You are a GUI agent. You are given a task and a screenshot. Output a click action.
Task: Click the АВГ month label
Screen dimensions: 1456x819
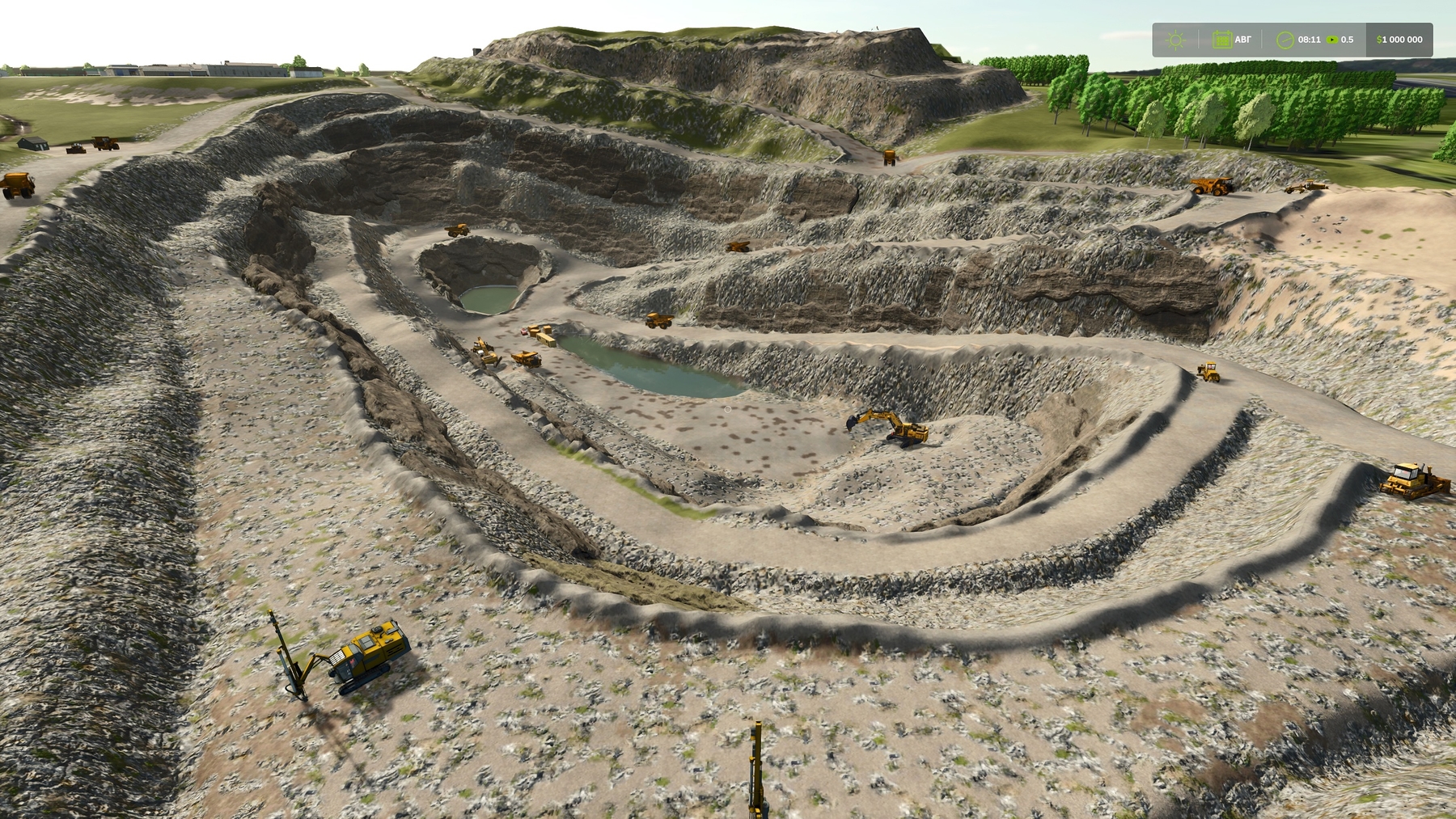1243,40
